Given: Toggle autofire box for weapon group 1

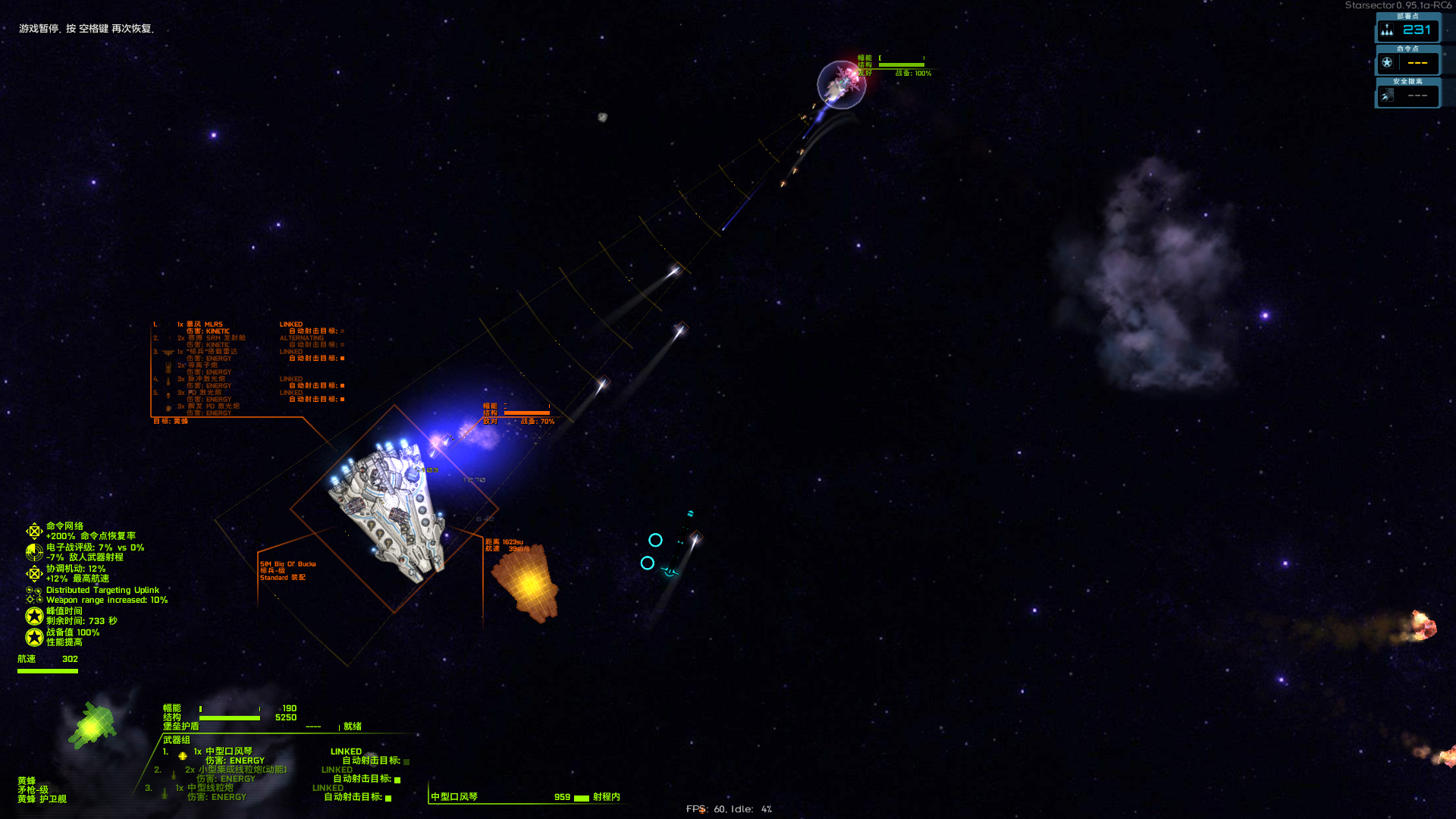Looking at the screenshot, I should point(406,761).
